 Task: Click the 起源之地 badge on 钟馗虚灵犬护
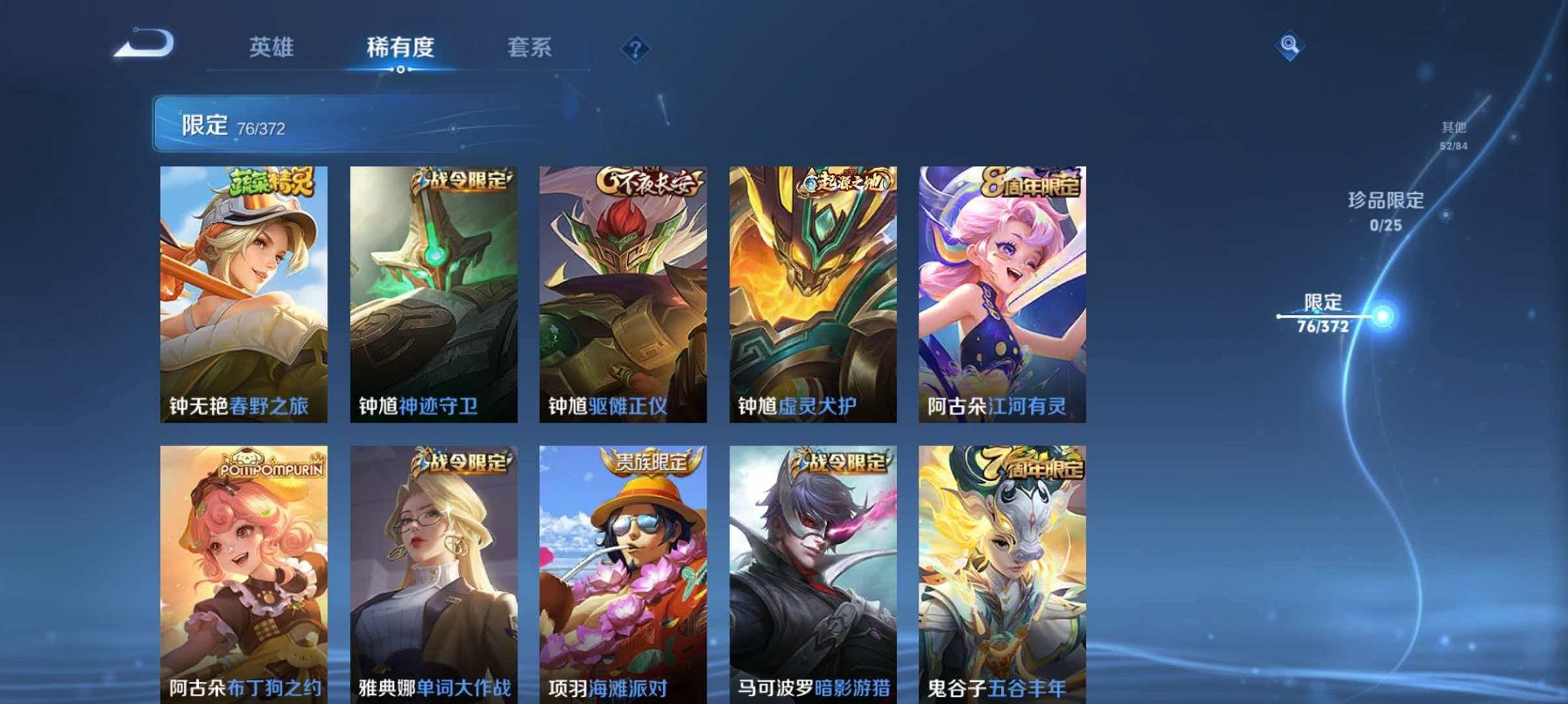coord(841,180)
